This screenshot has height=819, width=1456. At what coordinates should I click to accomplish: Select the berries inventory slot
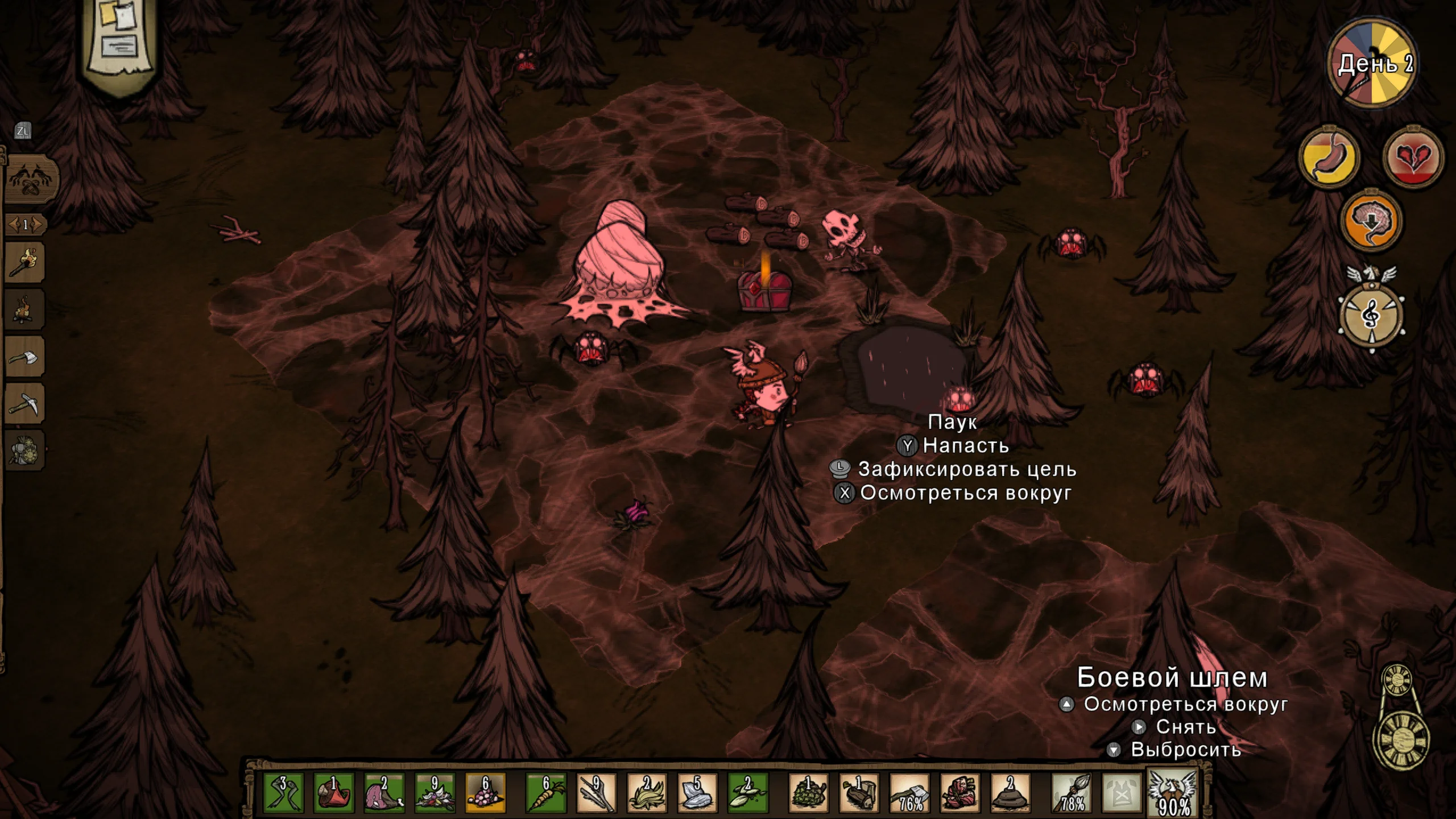(x=486, y=792)
